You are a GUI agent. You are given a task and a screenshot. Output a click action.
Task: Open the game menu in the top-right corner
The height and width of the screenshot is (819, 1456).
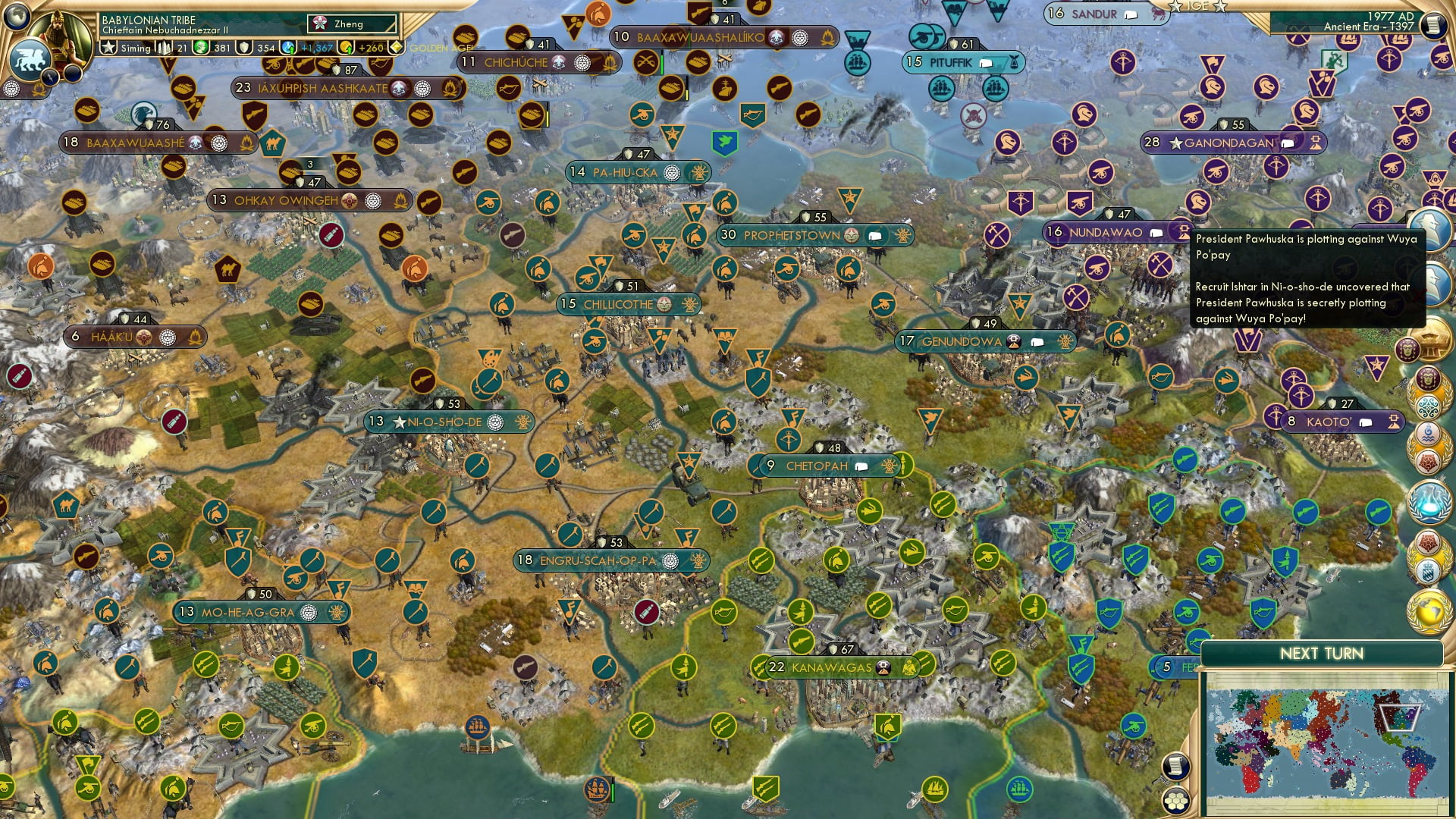click(1434, 24)
